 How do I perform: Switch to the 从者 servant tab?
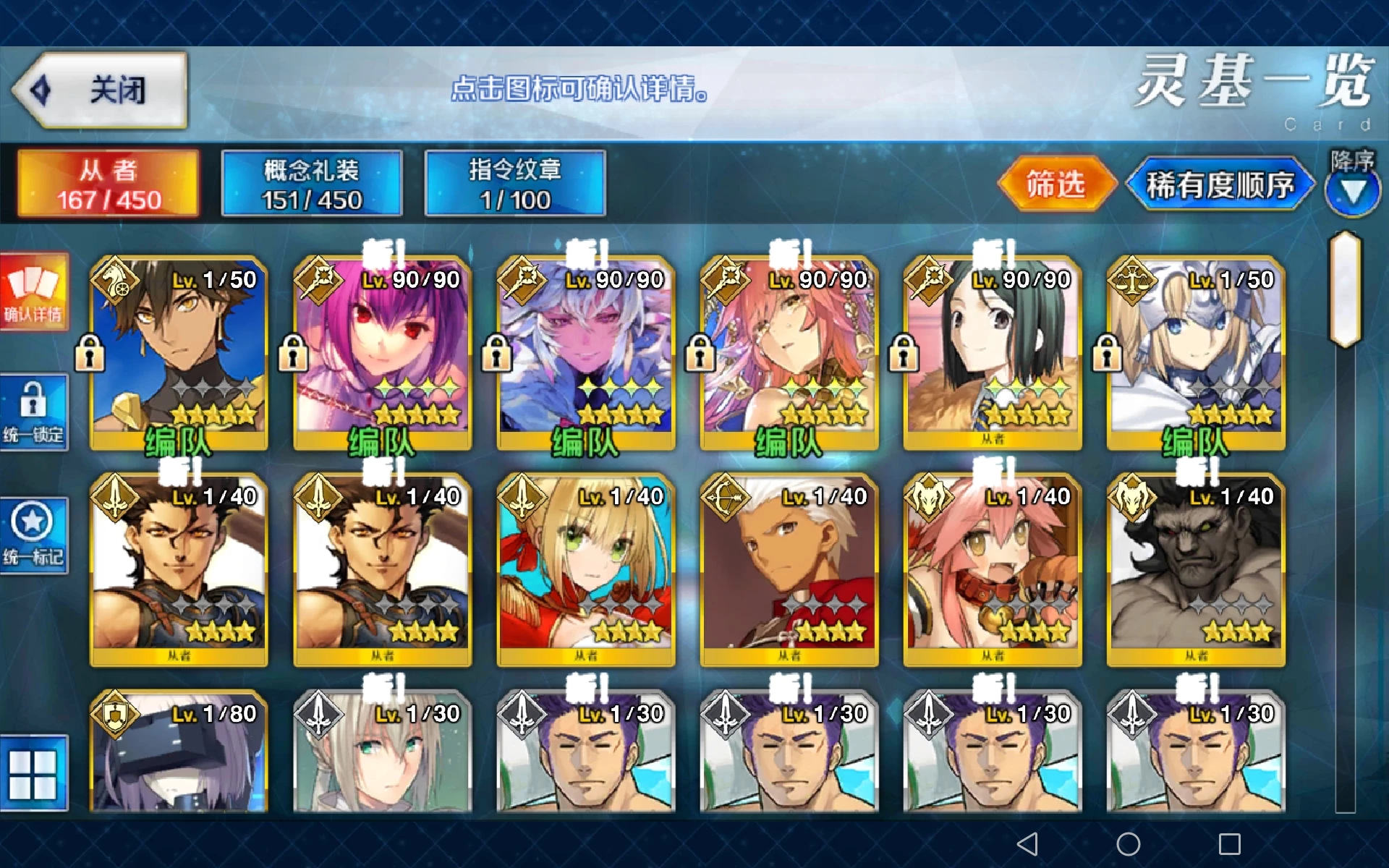point(109,184)
